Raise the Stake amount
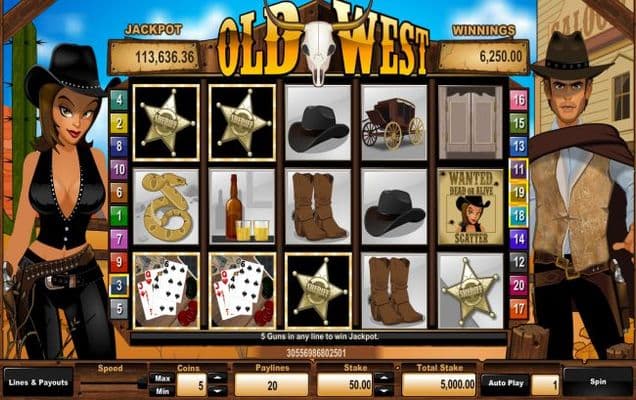Viewport: 636px width, 400px height. tap(386, 378)
